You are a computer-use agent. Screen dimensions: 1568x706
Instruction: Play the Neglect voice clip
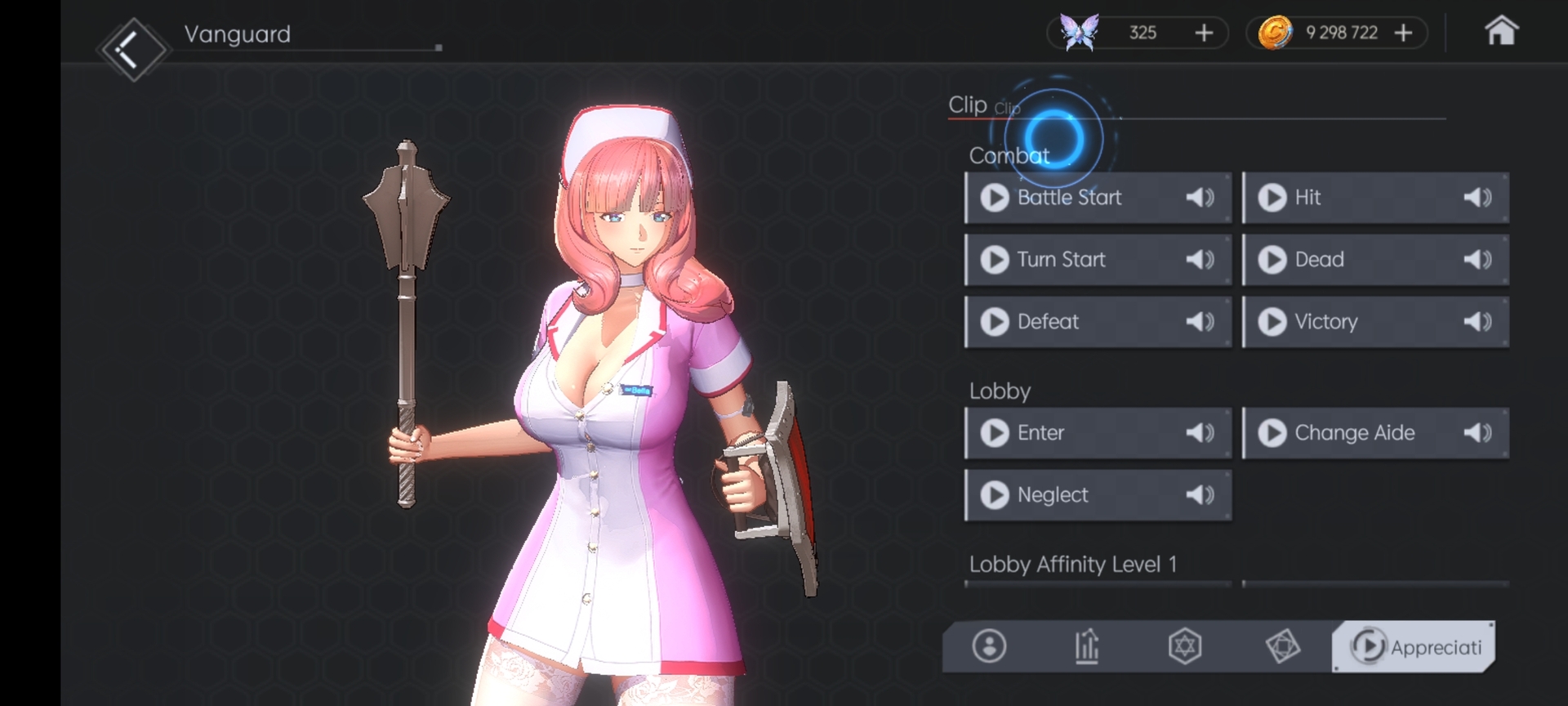point(996,495)
